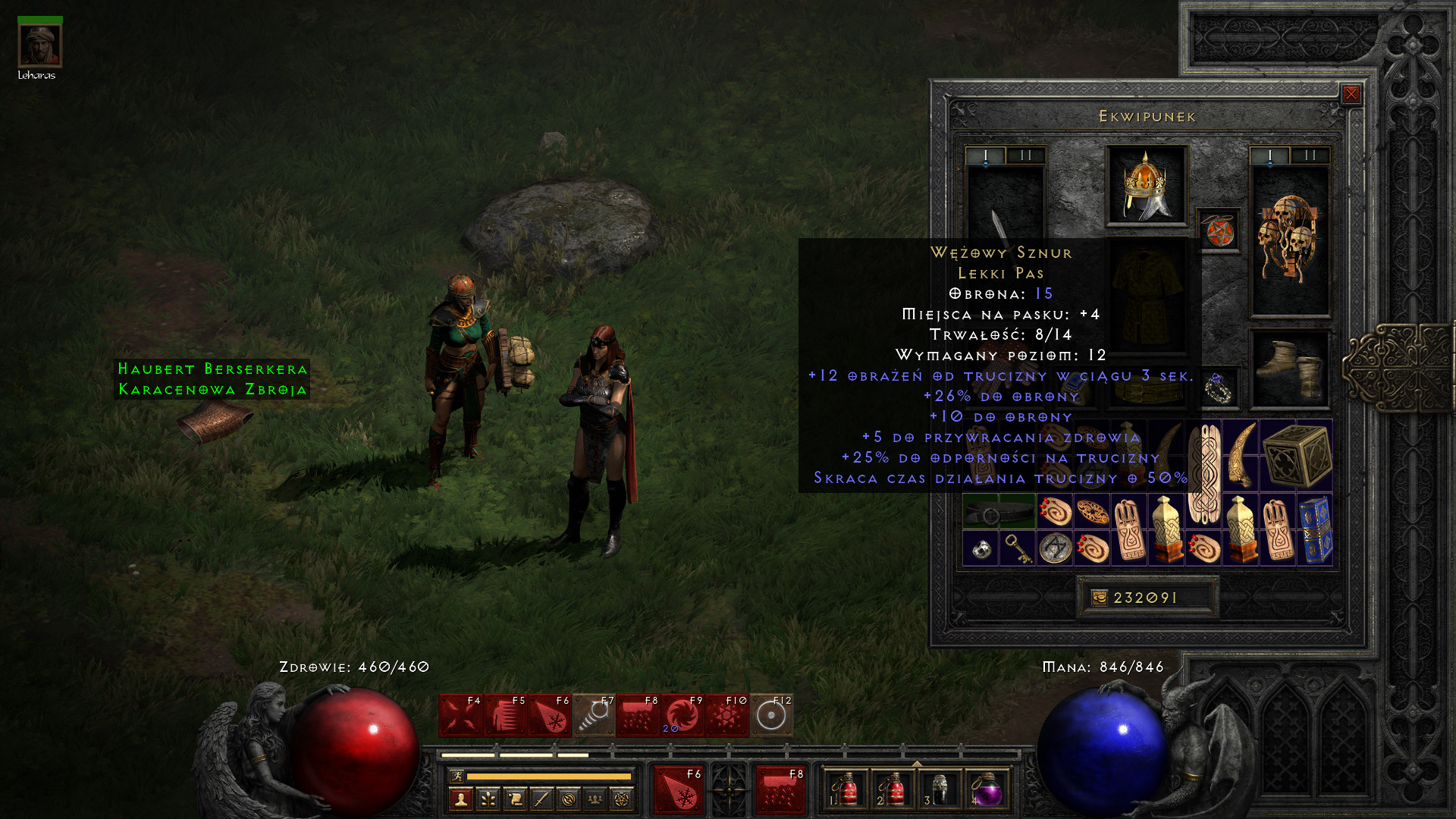The height and width of the screenshot is (819, 1456).
Task: Click the Leharas mercenary portrait
Action: [39, 45]
